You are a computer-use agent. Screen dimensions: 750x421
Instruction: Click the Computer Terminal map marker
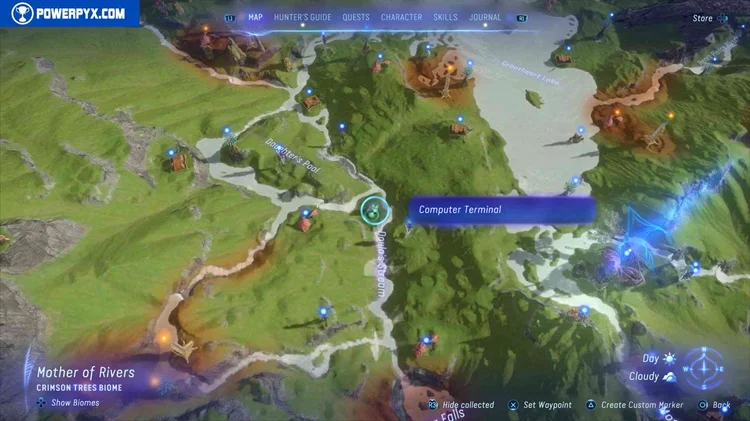pos(375,209)
